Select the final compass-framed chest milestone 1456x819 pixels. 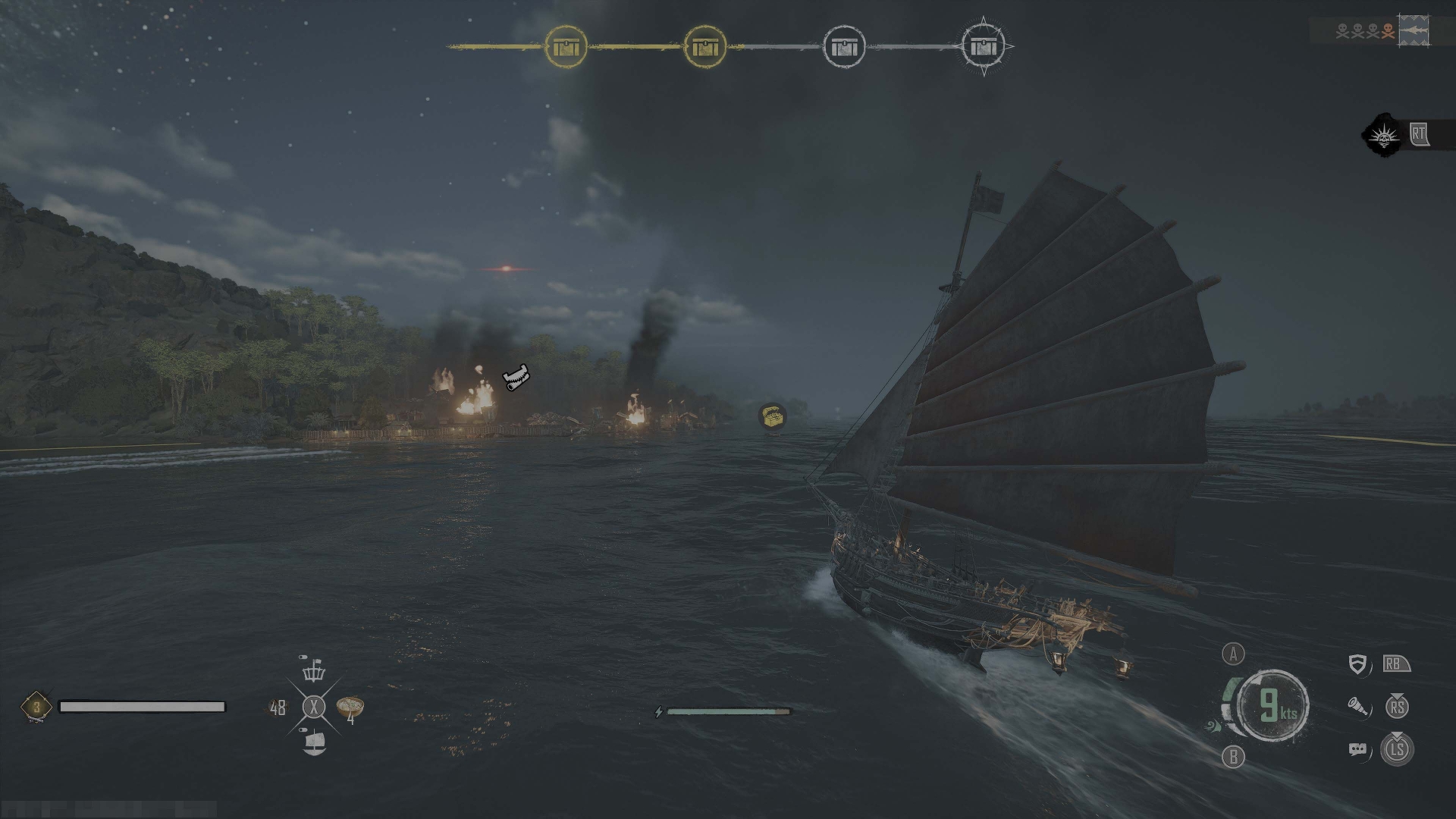coord(984,46)
